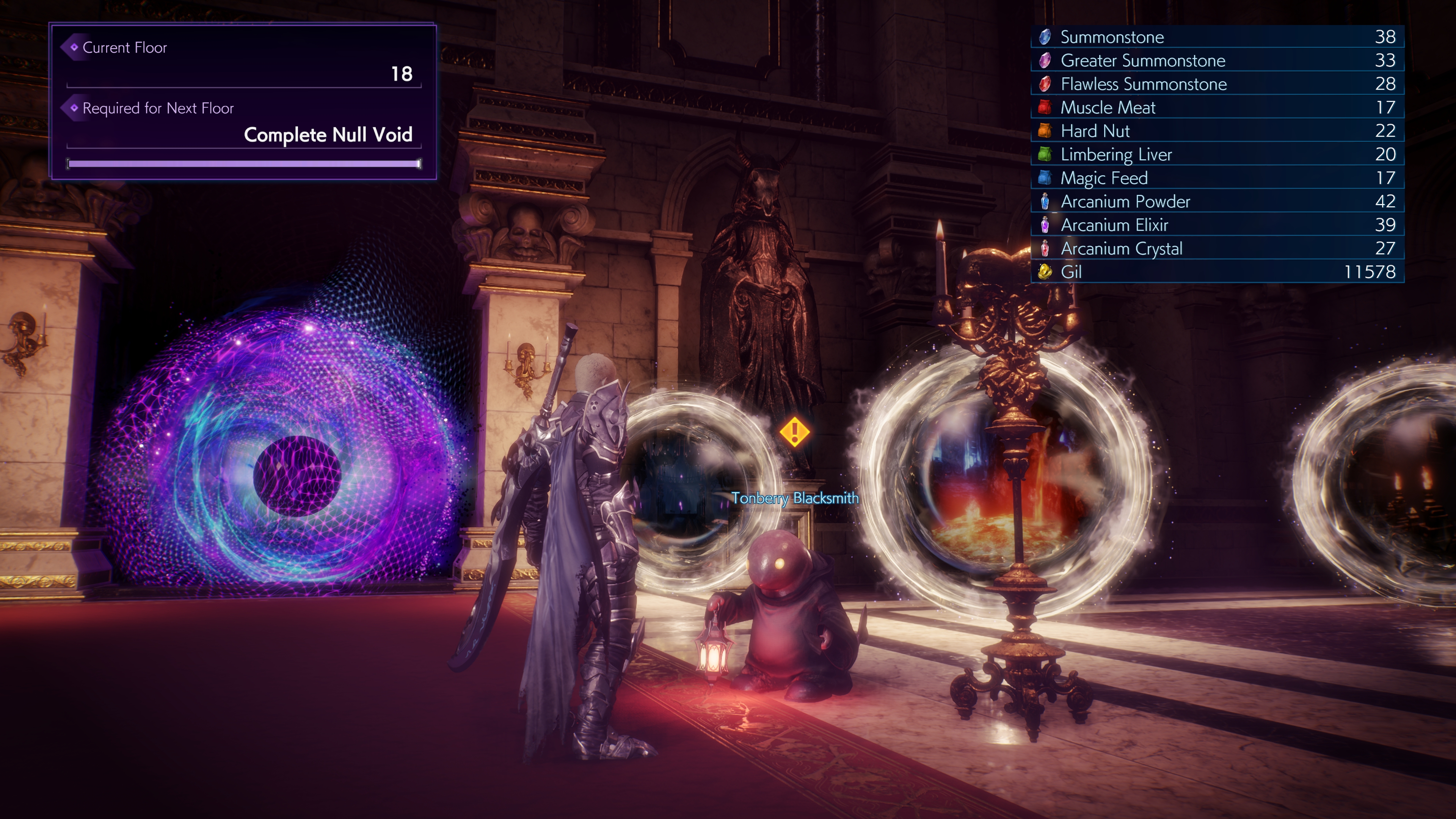This screenshot has height=819, width=1456.
Task: Click the Tonberry Blacksmith name label
Action: click(795, 498)
